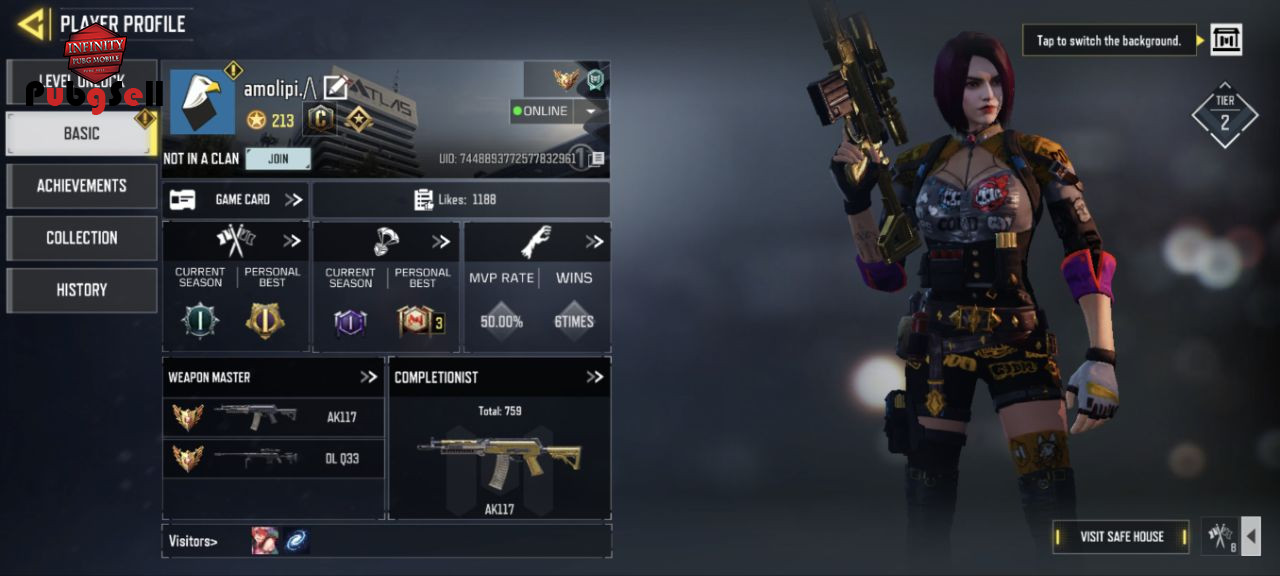Viewport: 1280px width, 576px height.
Task: Open the Achievements tab
Action: coord(81,185)
